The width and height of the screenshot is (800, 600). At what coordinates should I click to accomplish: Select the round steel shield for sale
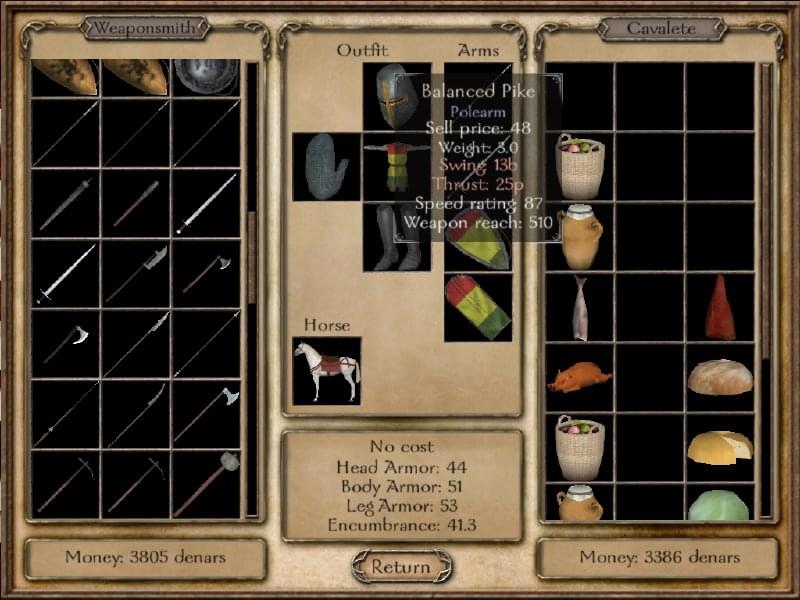(206, 78)
